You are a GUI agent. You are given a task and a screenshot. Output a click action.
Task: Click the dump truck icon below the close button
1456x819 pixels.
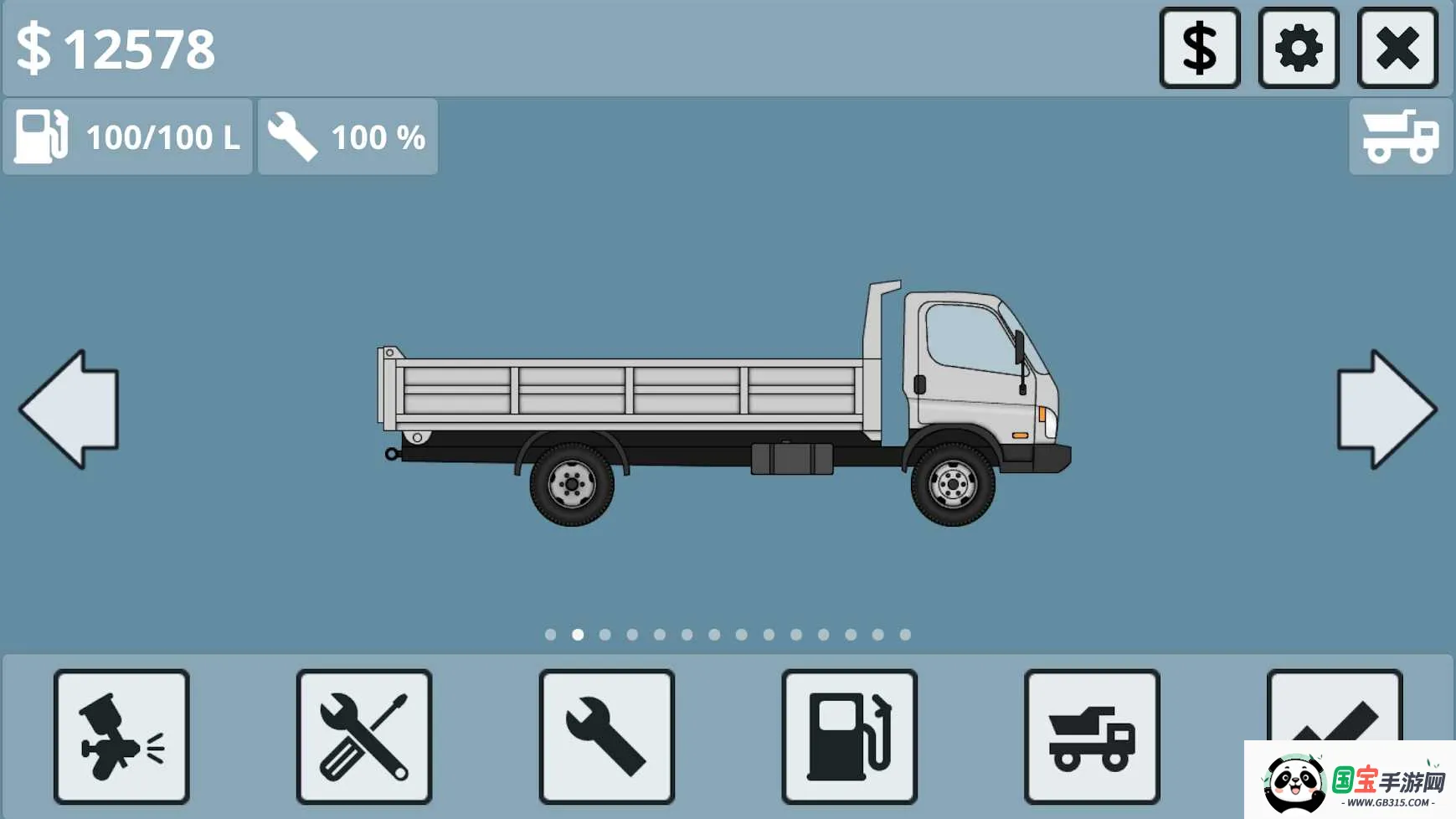tap(1400, 136)
